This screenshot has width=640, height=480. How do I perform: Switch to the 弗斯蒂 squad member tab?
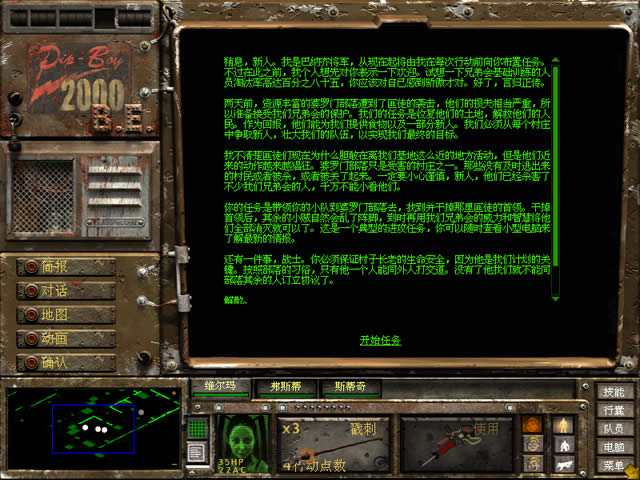click(285, 385)
